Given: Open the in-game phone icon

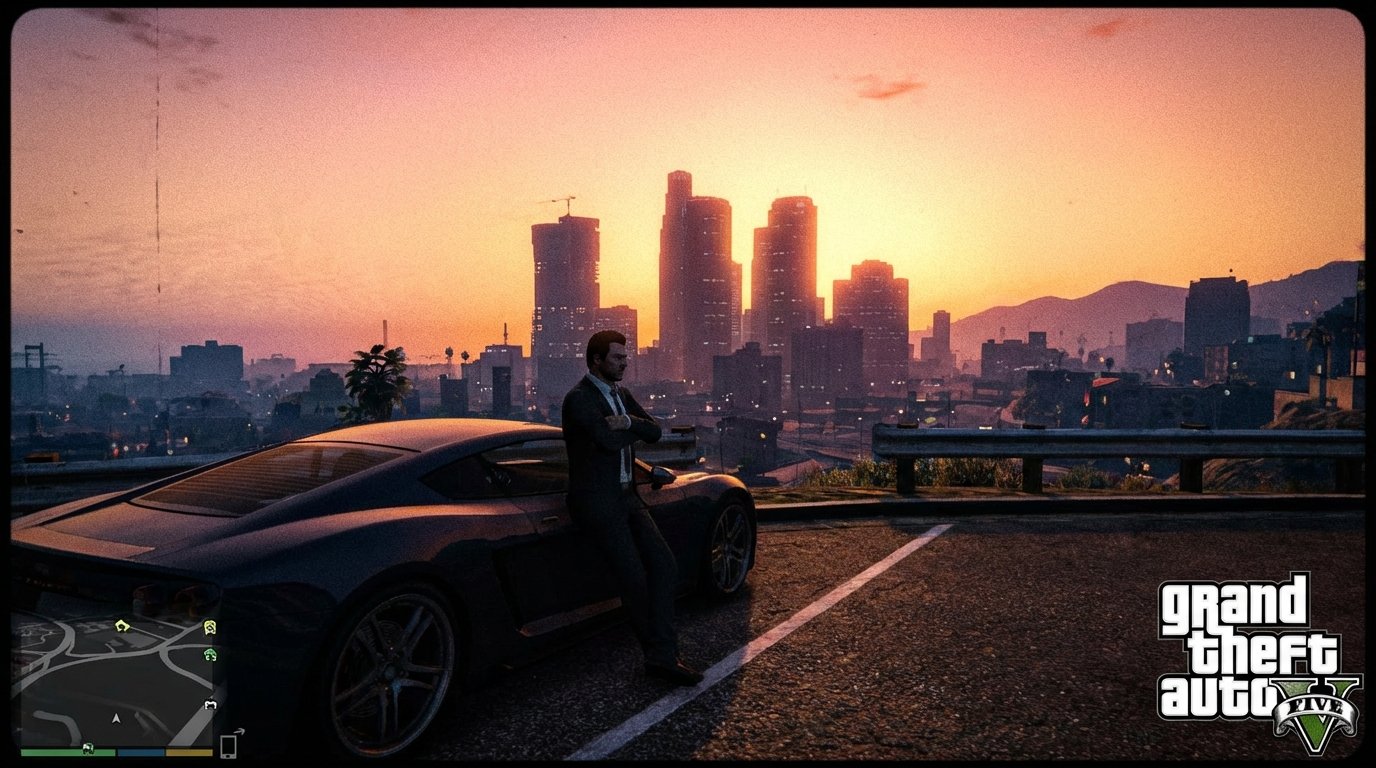Looking at the screenshot, I should click(229, 745).
